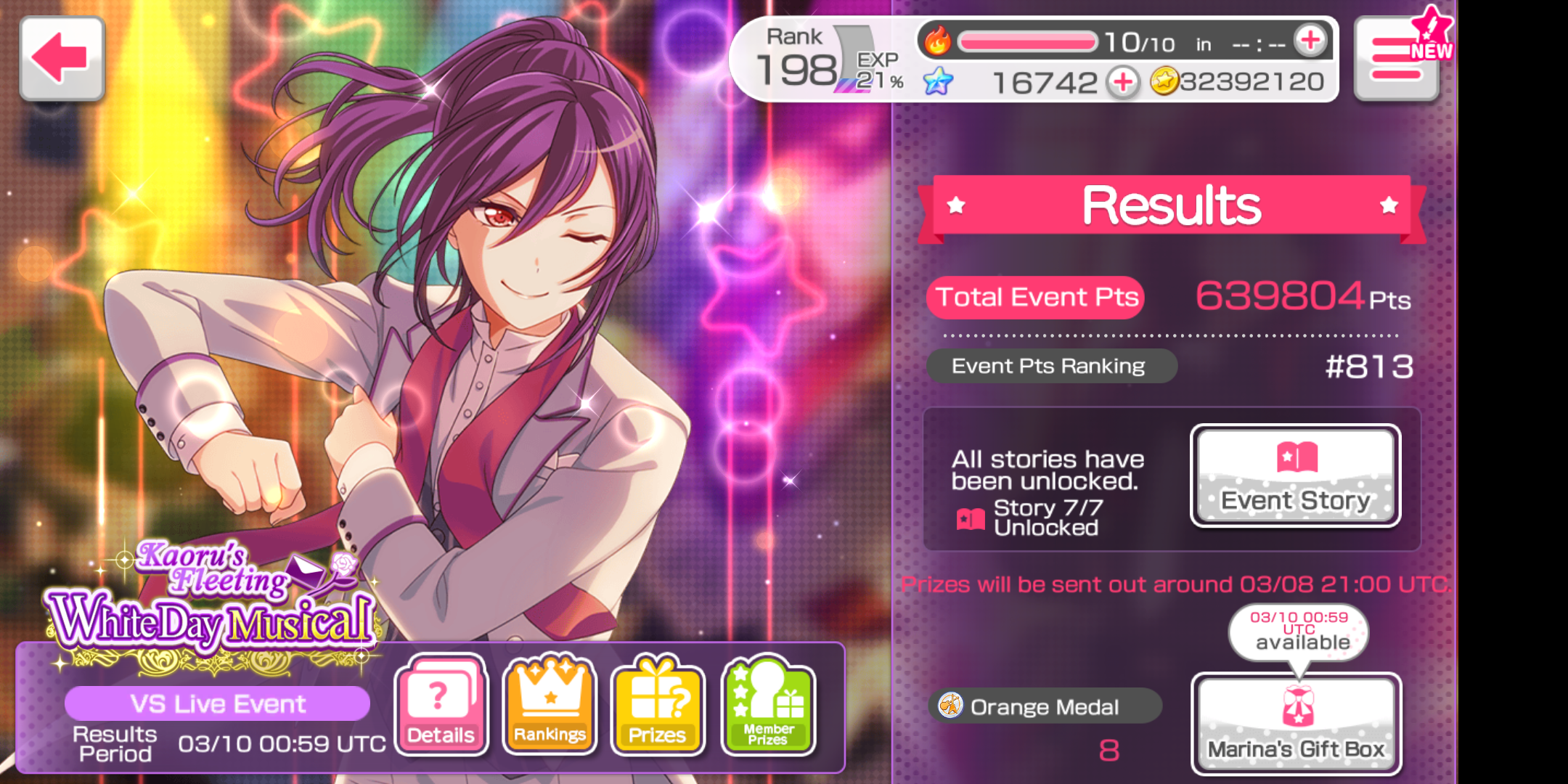This screenshot has height=784, width=1568.
Task: Open the hamburger menu marked NEW
Action: (1396, 60)
